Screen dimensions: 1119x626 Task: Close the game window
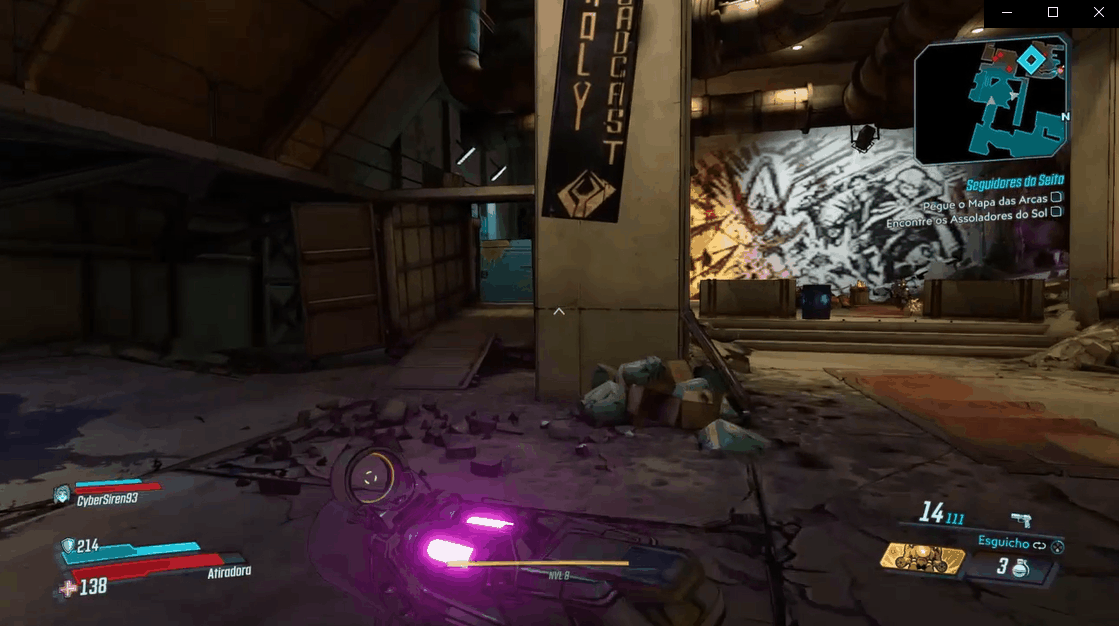(x=1097, y=12)
